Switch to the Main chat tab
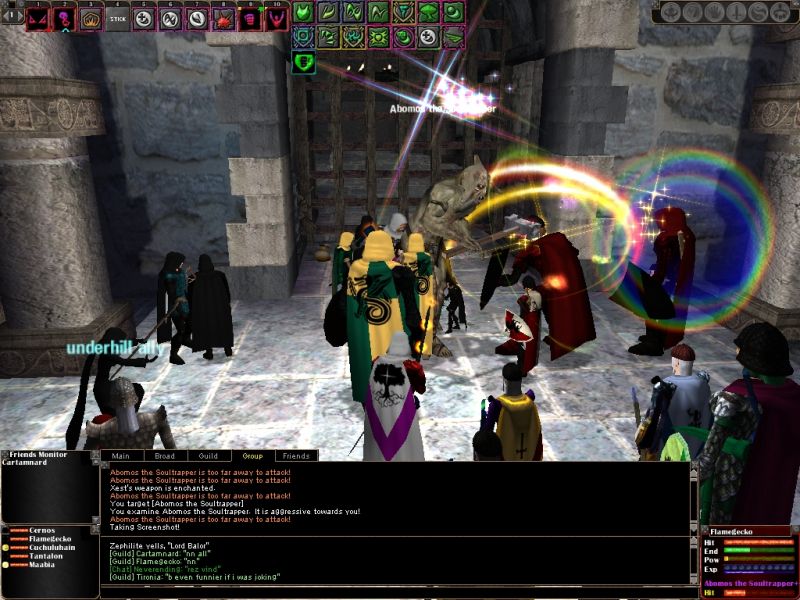800x600 pixels. (x=121, y=456)
